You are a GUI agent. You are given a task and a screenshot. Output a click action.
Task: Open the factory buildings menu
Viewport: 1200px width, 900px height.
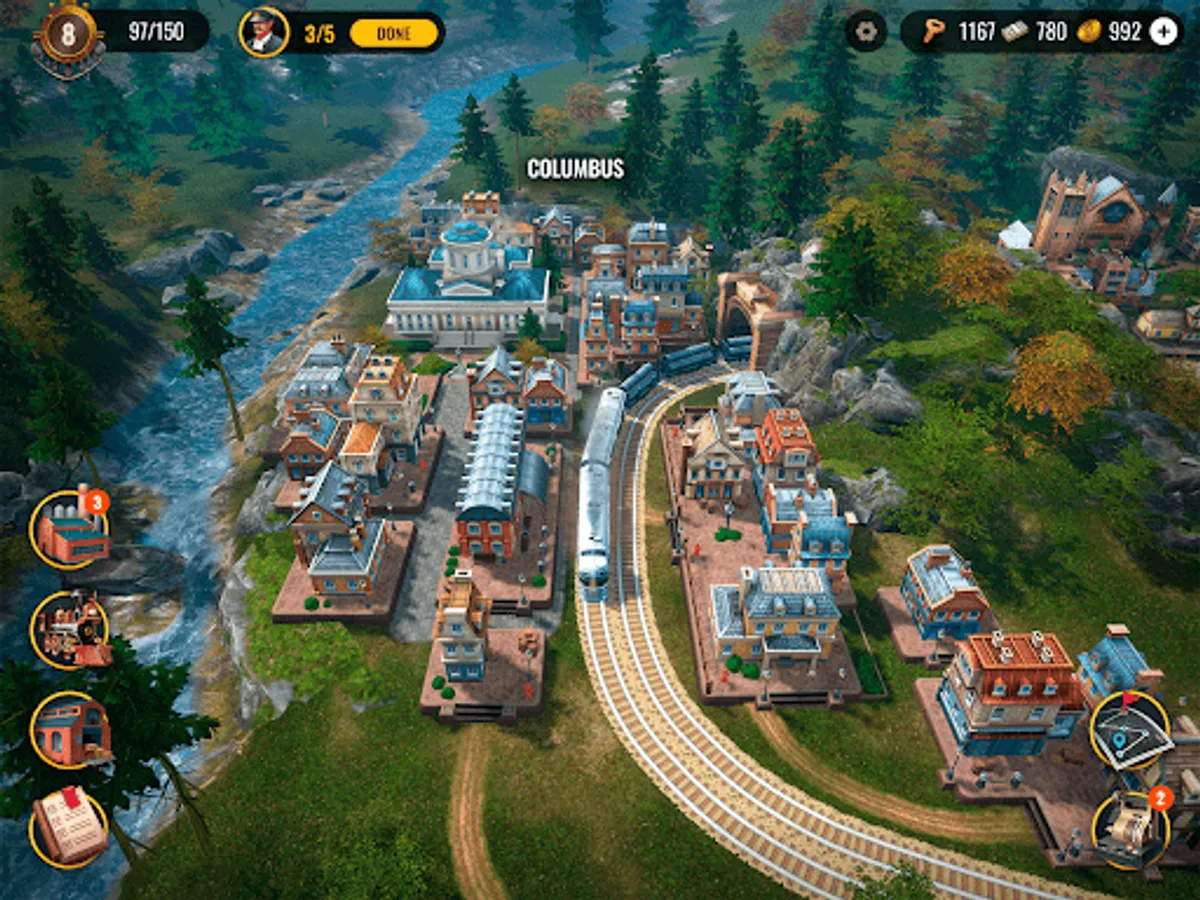70,530
